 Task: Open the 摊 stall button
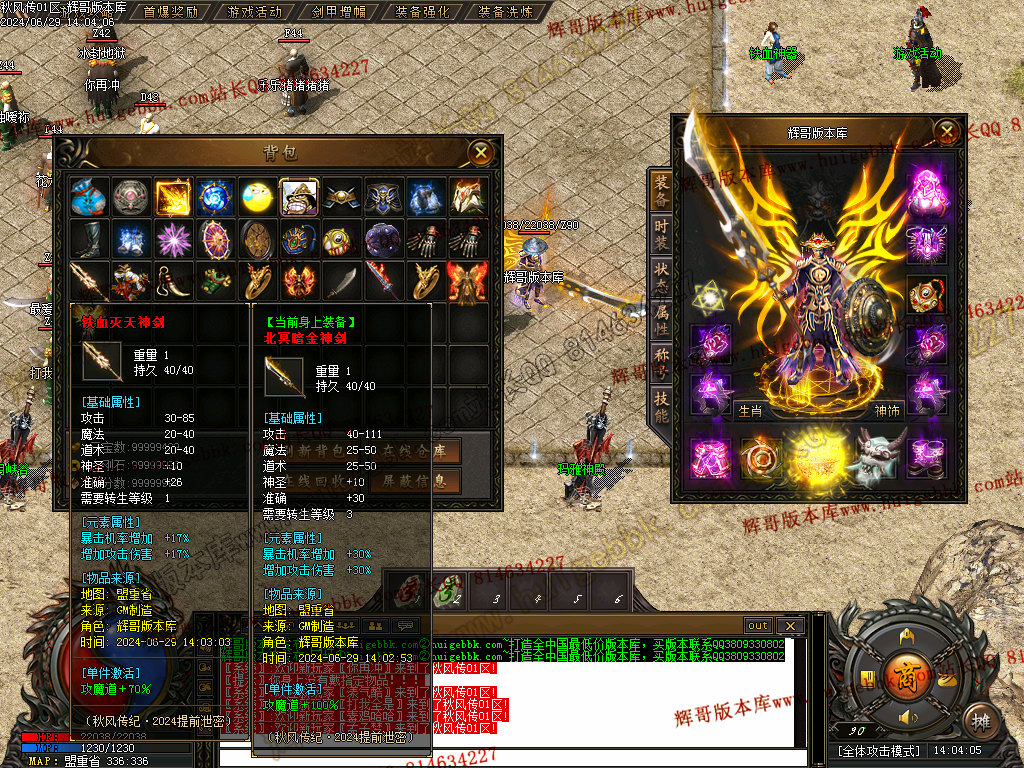[982, 720]
